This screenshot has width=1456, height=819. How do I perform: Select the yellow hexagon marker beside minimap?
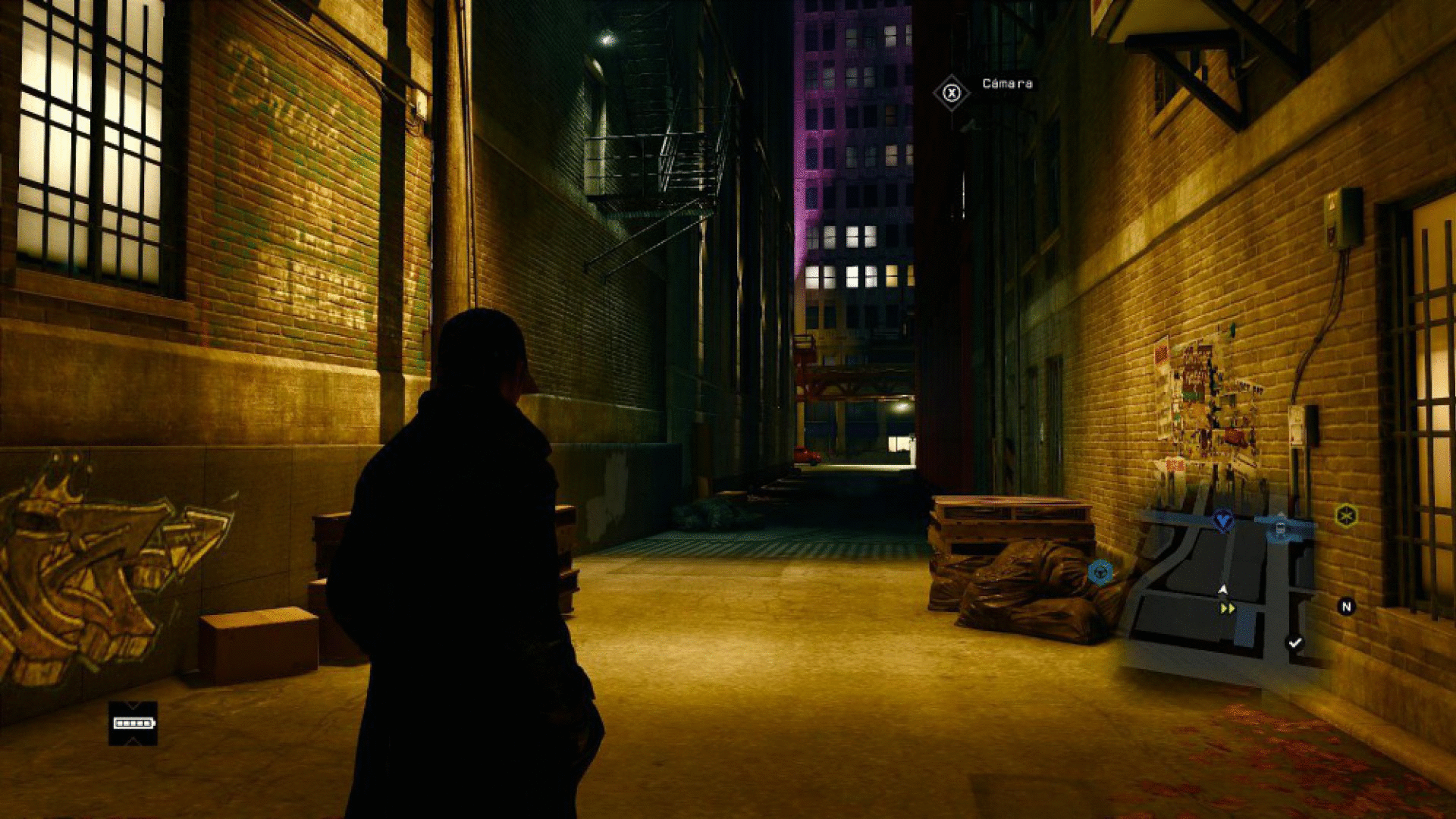[x=1346, y=516]
